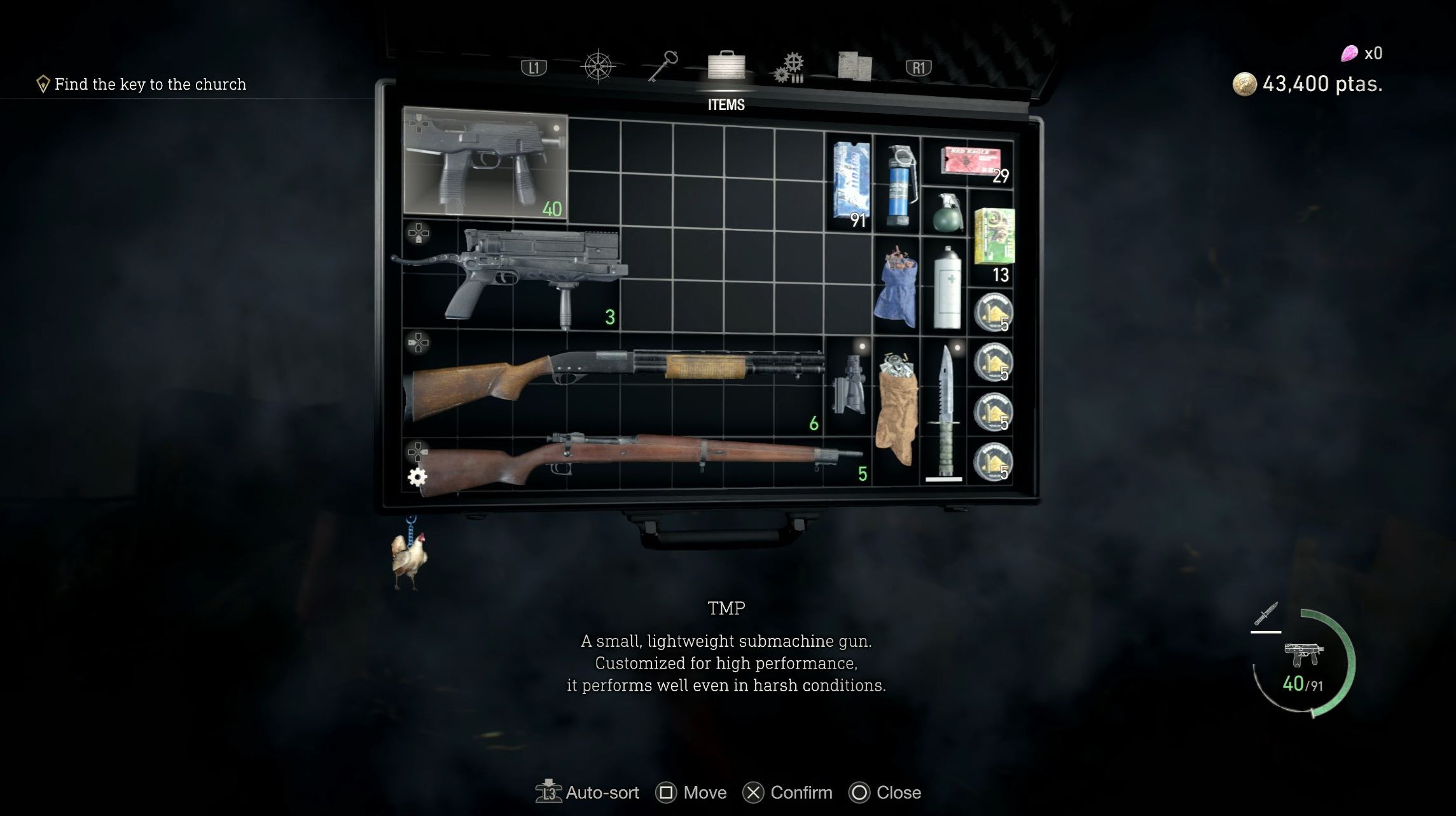The image size is (1456, 816).
Task: Select the bolt-action rifle
Action: (636, 460)
